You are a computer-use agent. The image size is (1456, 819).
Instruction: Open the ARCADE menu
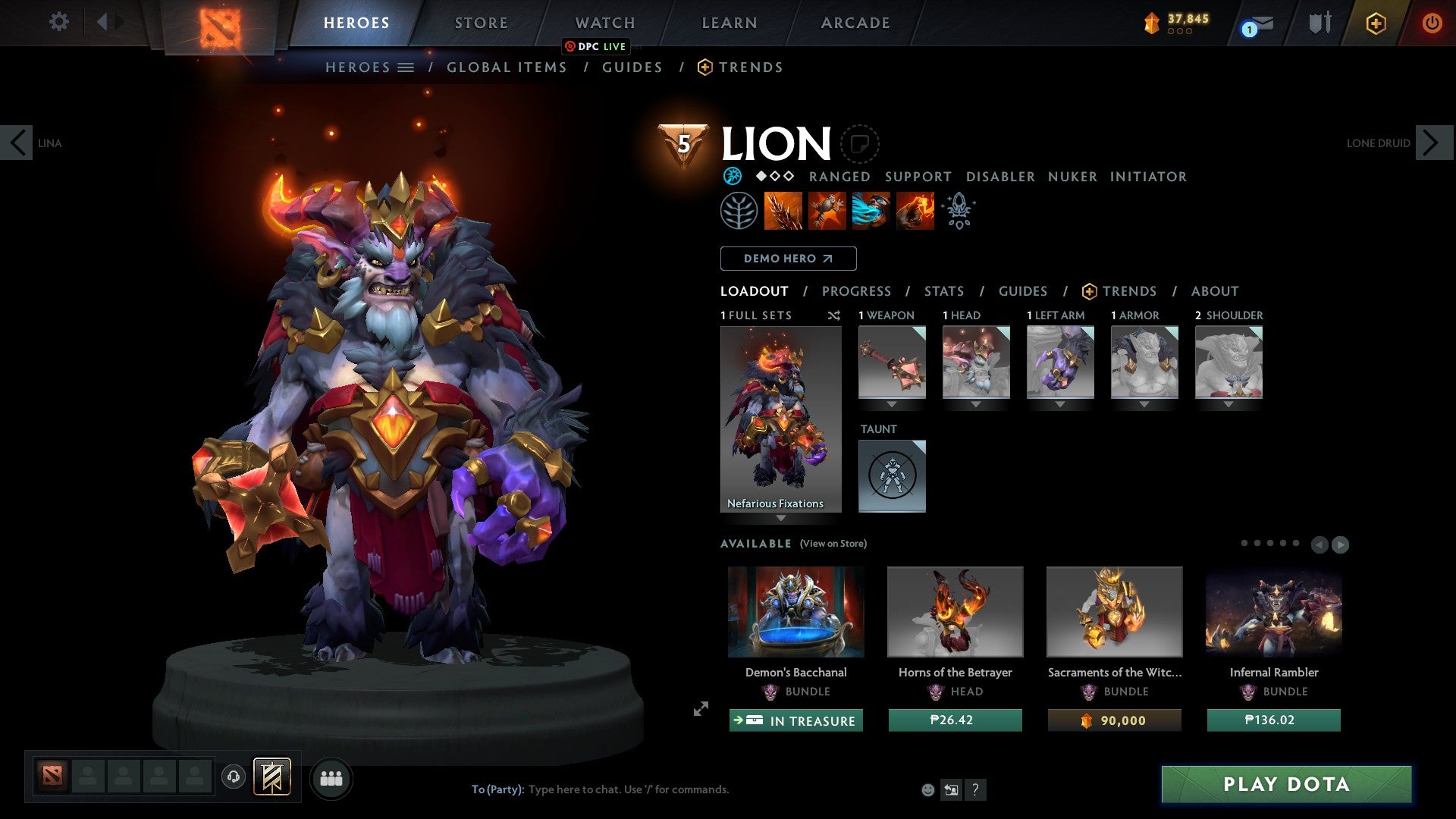(855, 23)
